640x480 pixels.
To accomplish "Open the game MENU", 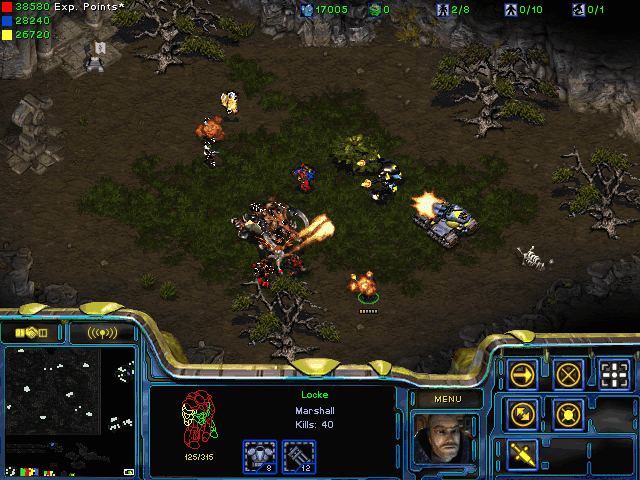I will tap(446, 399).
